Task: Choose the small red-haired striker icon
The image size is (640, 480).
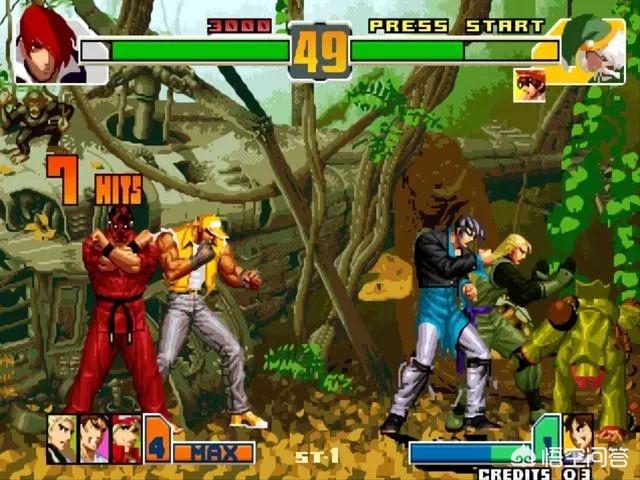Action: [x=529, y=84]
